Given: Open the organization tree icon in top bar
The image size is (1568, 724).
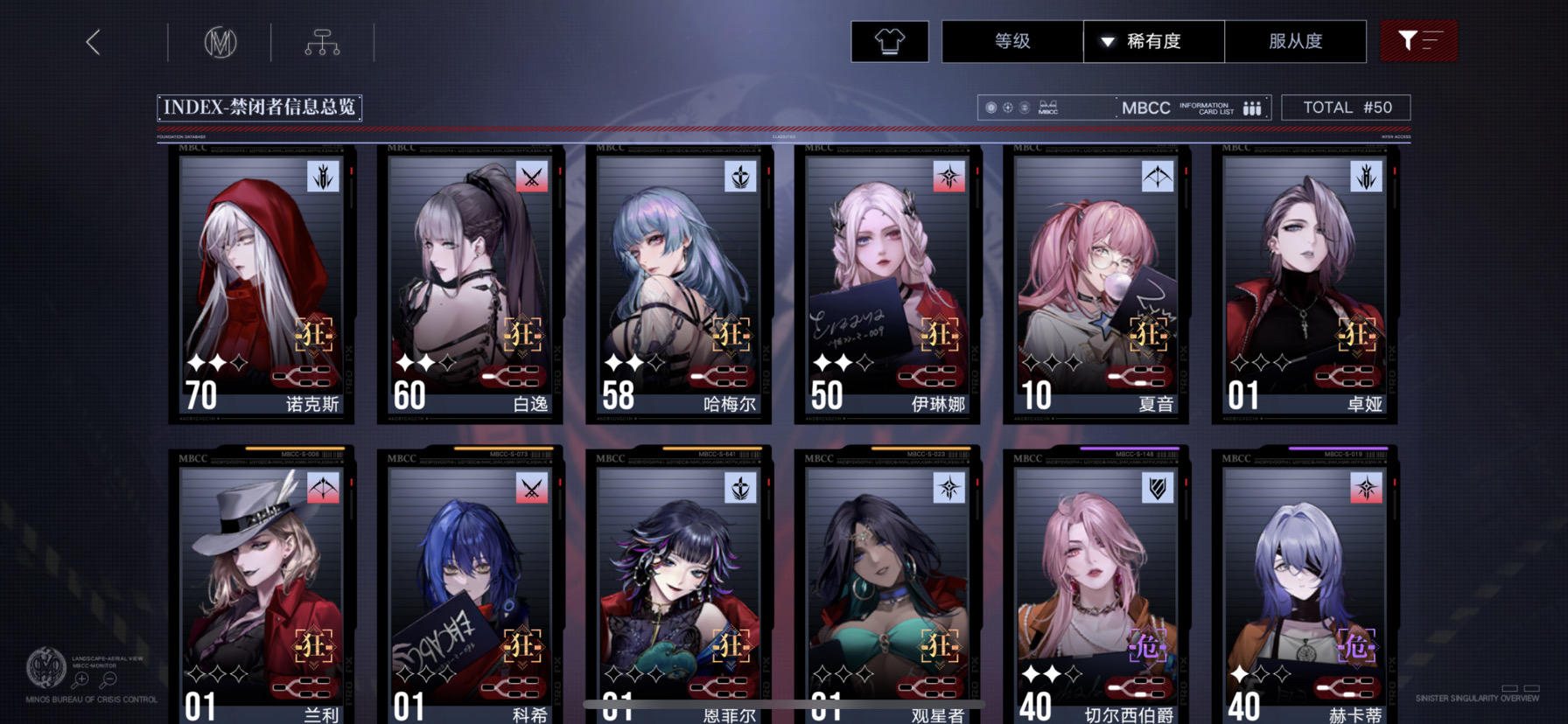Looking at the screenshot, I should click(324, 40).
